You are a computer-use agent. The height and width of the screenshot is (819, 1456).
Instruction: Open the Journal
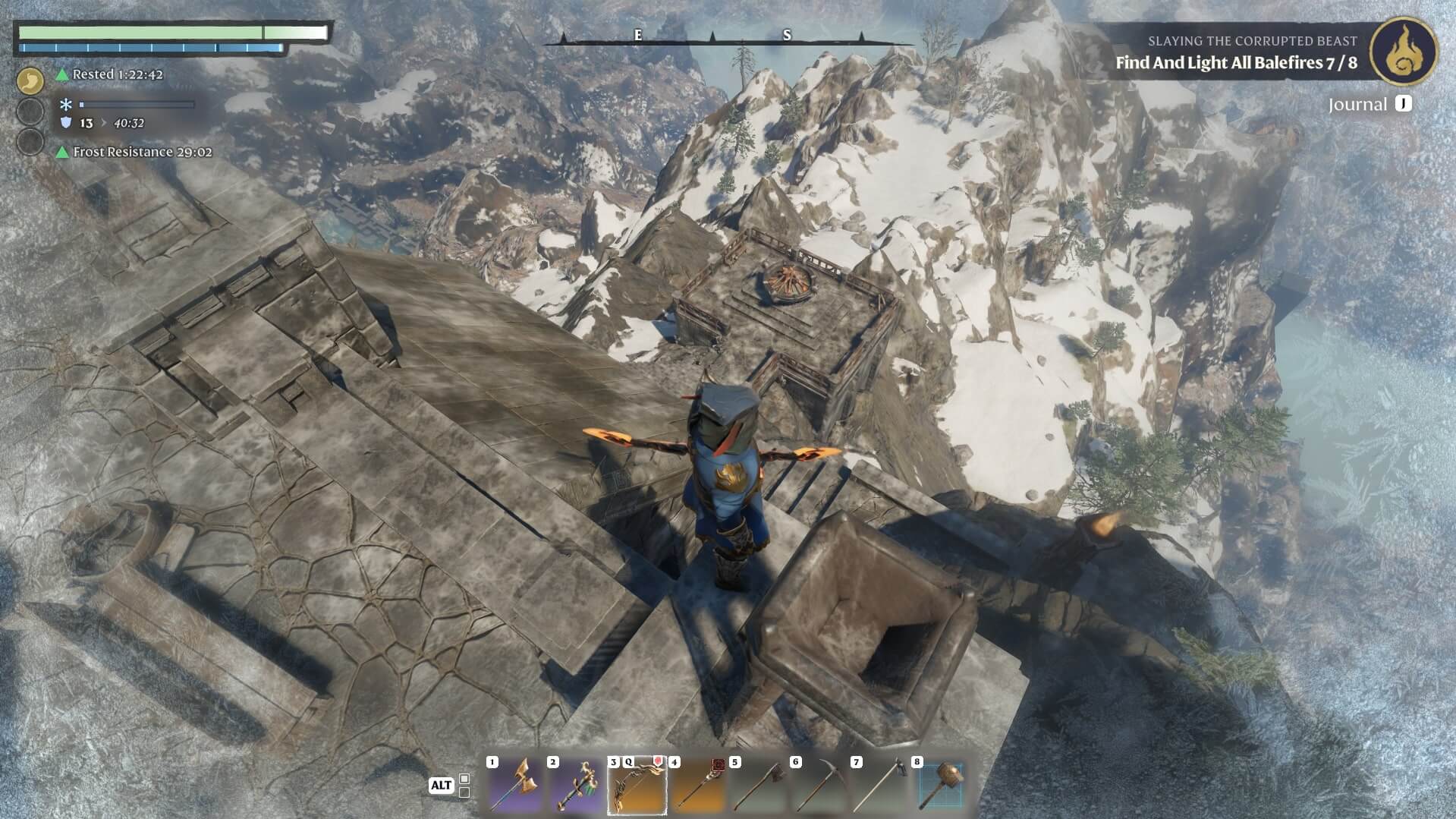click(x=1370, y=104)
